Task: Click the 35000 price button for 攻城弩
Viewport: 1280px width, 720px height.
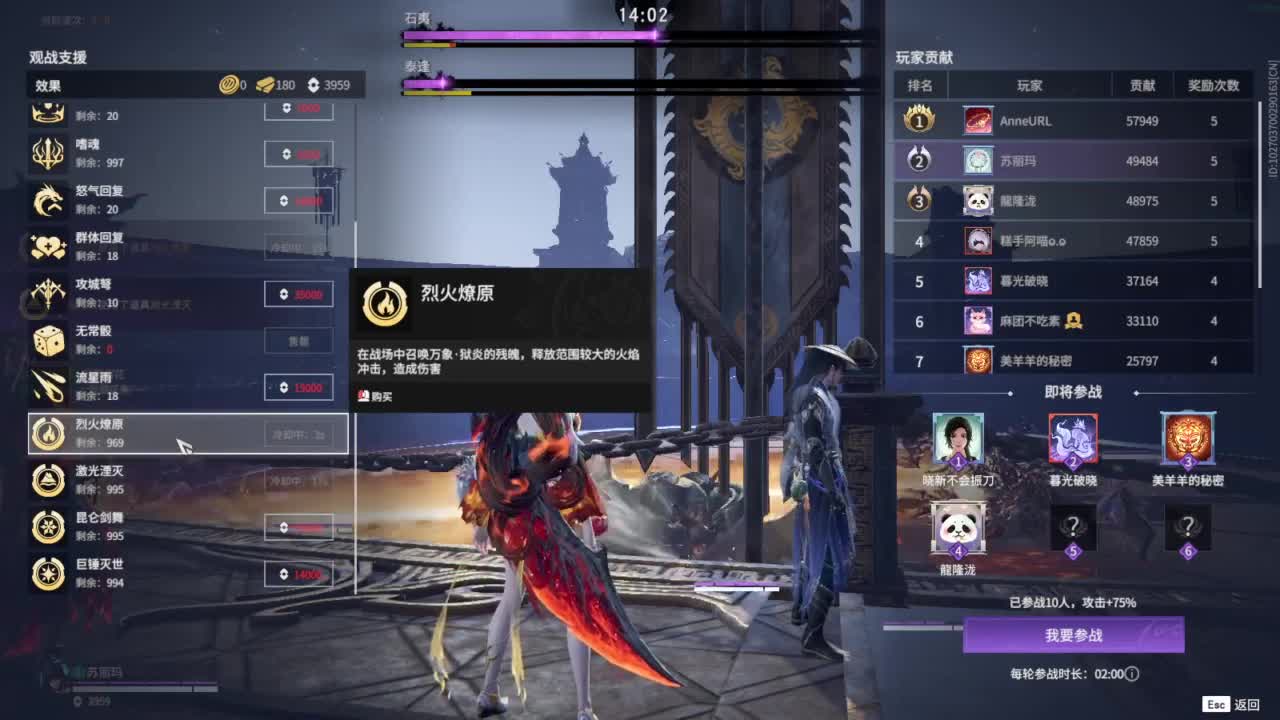Action: [x=298, y=293]
